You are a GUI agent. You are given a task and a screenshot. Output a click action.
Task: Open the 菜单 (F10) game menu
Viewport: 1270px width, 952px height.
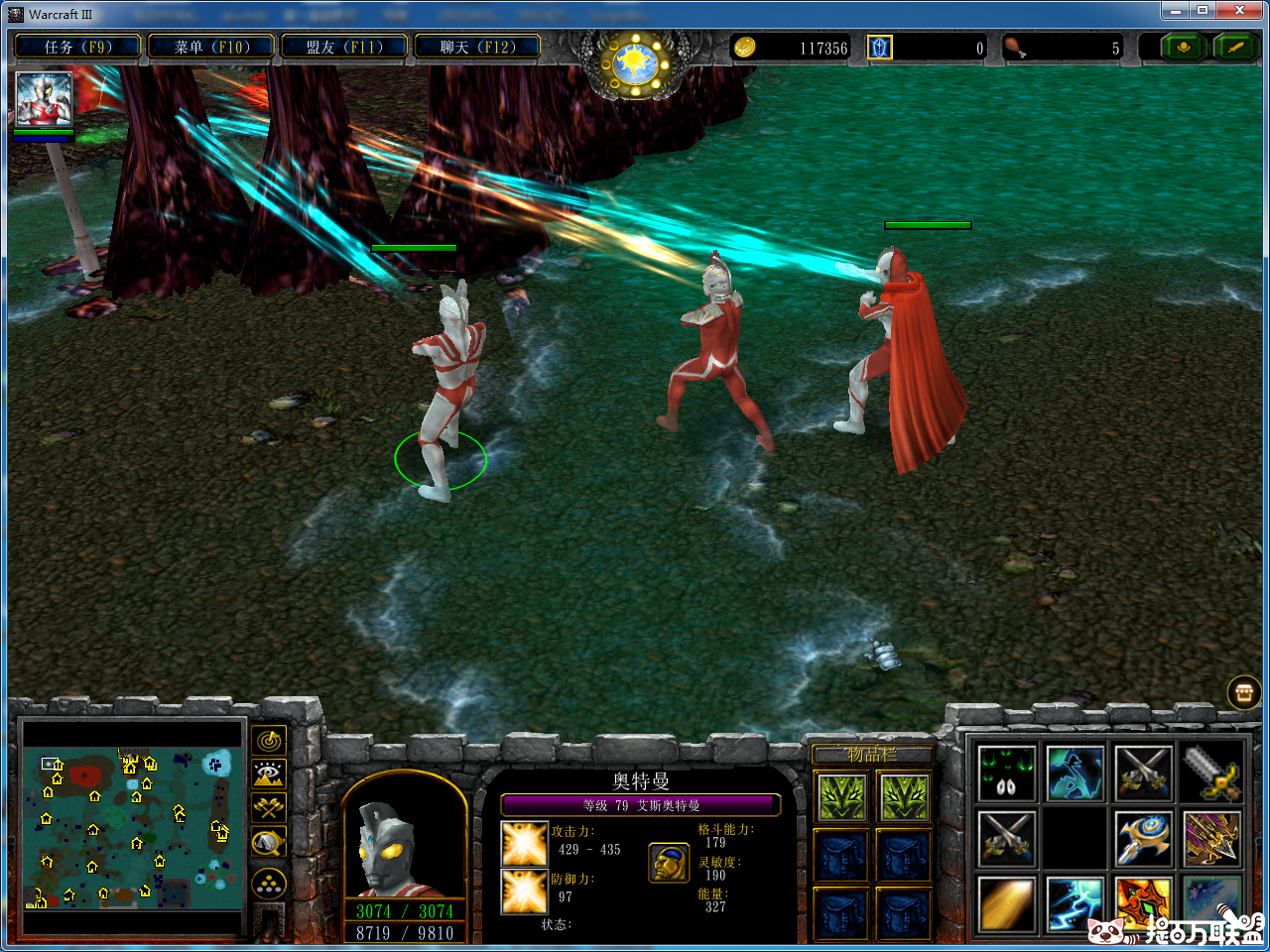(211, 47)
